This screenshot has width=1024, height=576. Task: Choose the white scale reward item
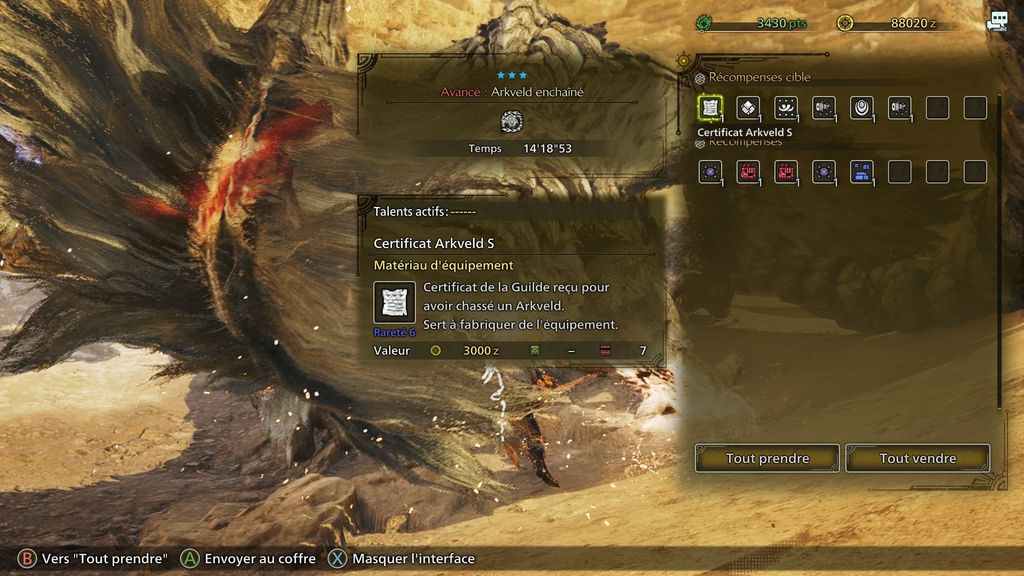[748, 107]
